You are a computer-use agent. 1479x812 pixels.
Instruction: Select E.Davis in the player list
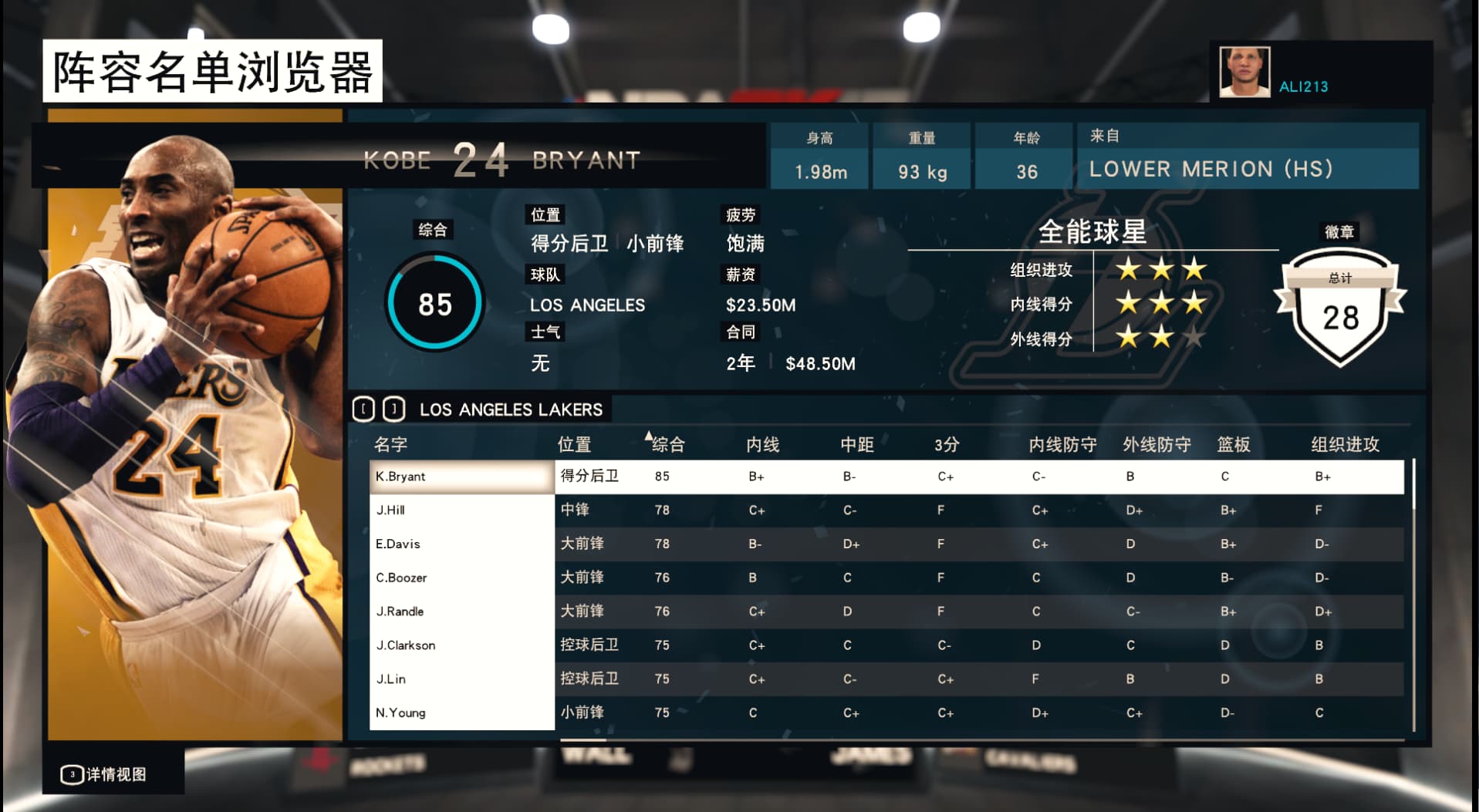pos(461,544)
